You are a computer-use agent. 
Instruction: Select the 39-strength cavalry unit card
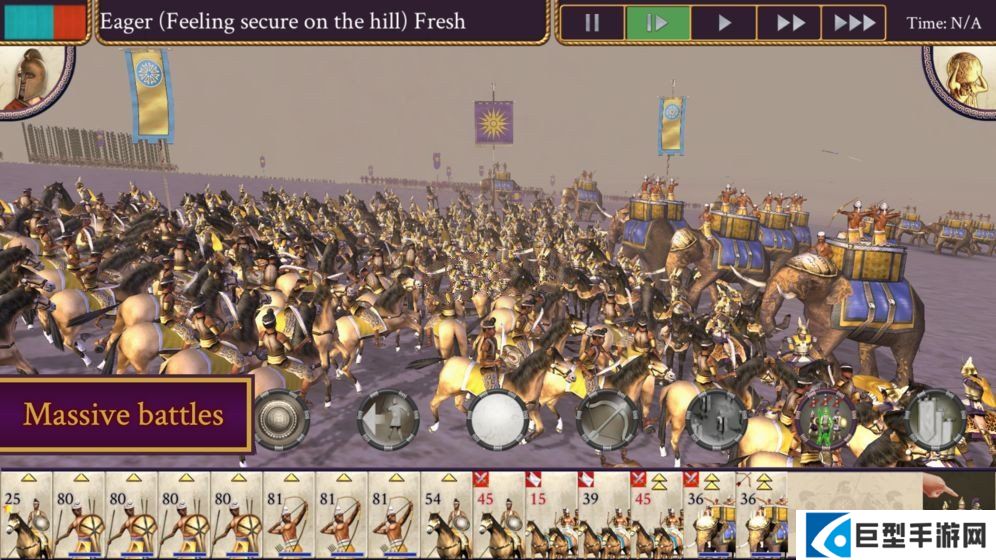(603, 514)
